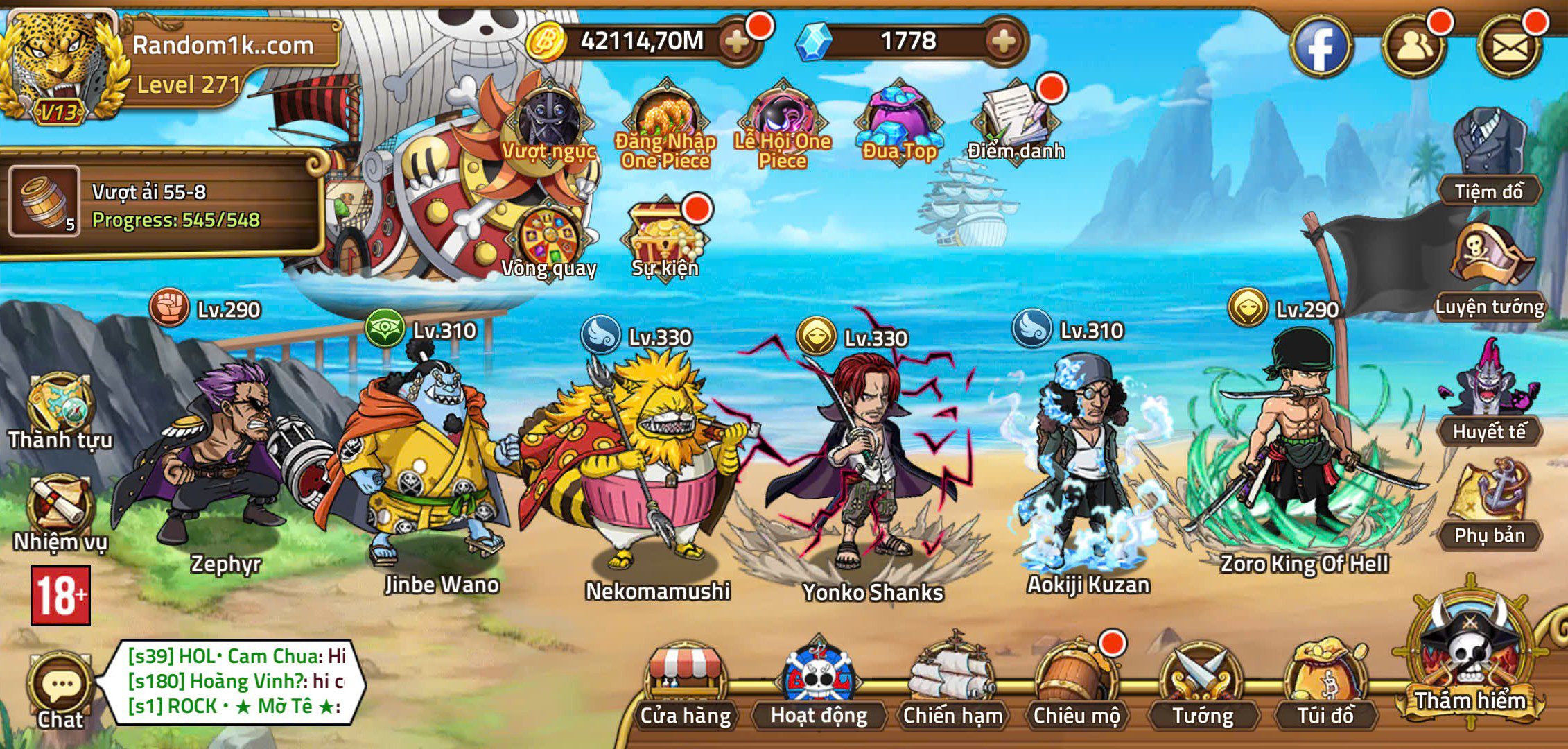Show the Tướng heroes list
The width and height of the screenshot is (1568, 749).
(x=1202, y=687)
